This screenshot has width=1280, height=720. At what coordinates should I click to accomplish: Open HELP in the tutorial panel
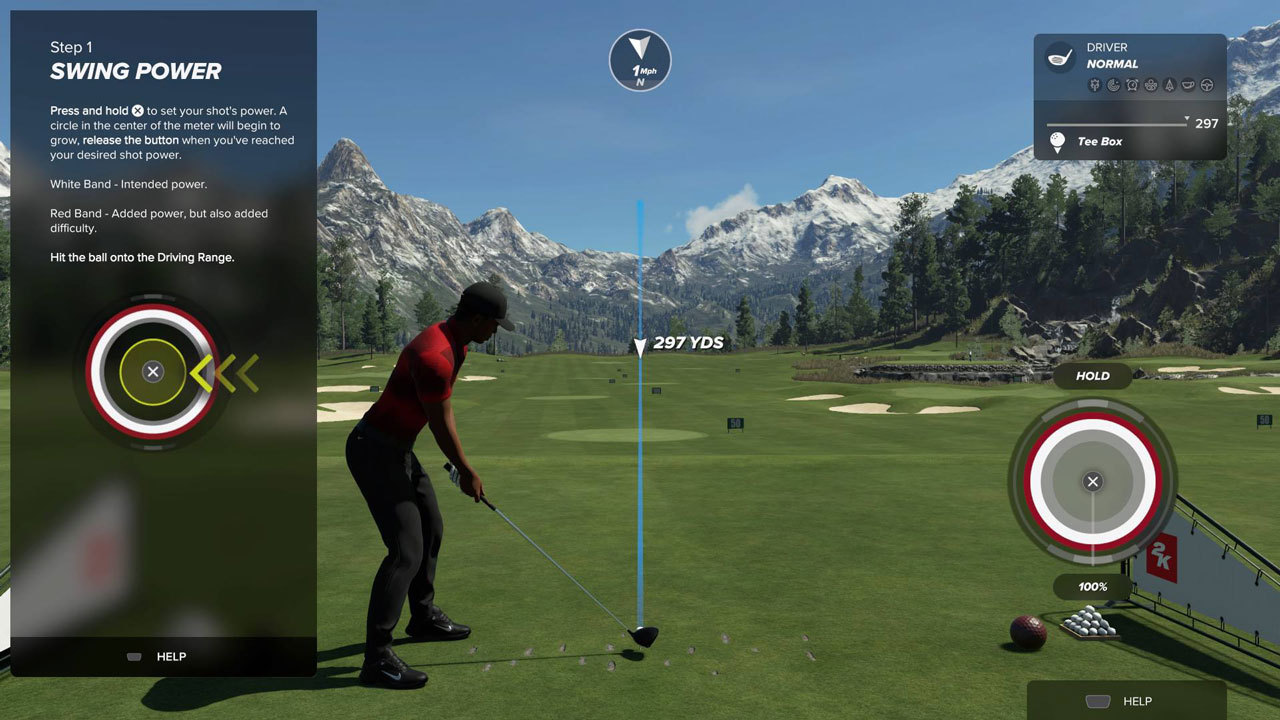point(160,657)
